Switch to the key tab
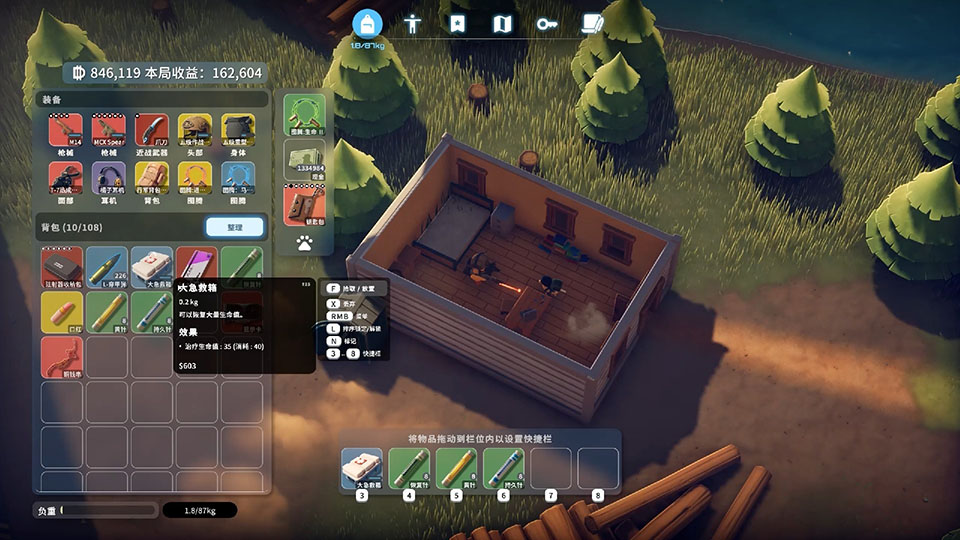The image size is (960, 540). (546, 23)
